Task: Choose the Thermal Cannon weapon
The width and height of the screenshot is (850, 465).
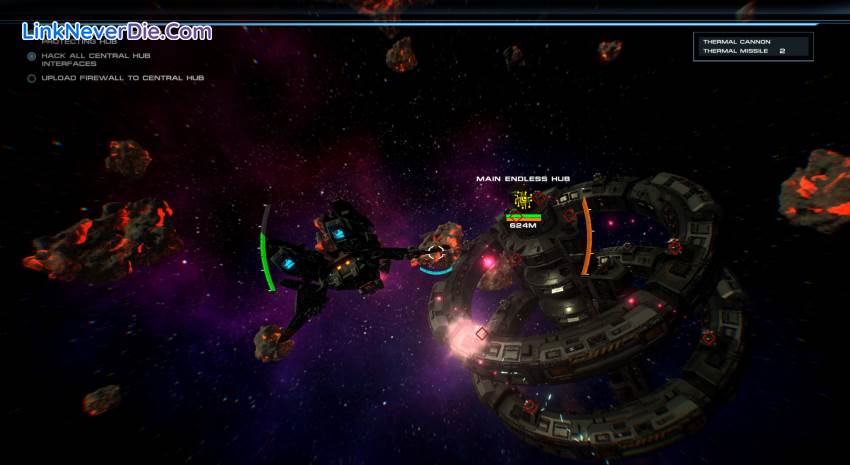Action: tap(736, 41)
